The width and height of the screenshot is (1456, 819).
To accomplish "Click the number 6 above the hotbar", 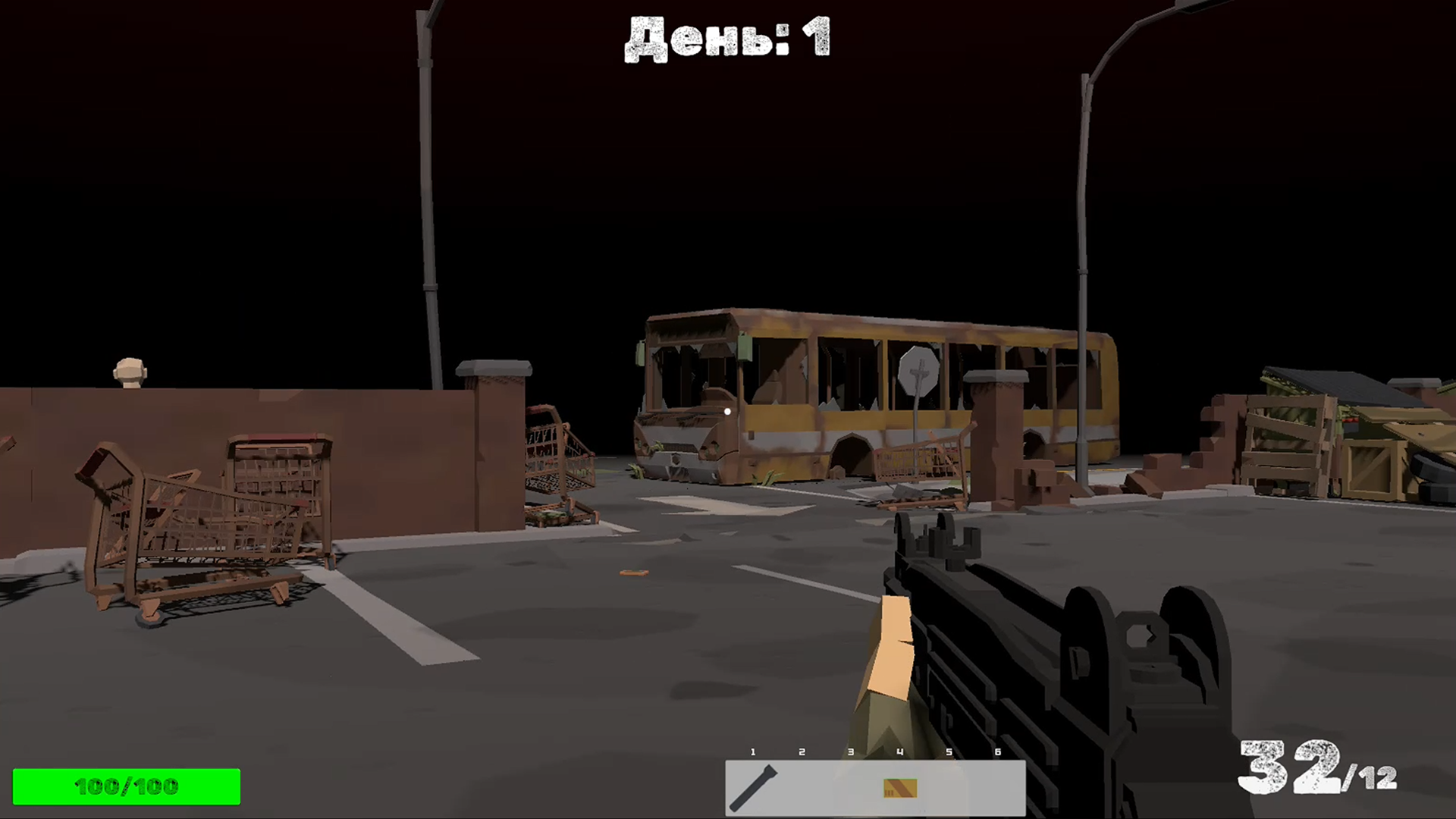I will [x=996, y=753].
